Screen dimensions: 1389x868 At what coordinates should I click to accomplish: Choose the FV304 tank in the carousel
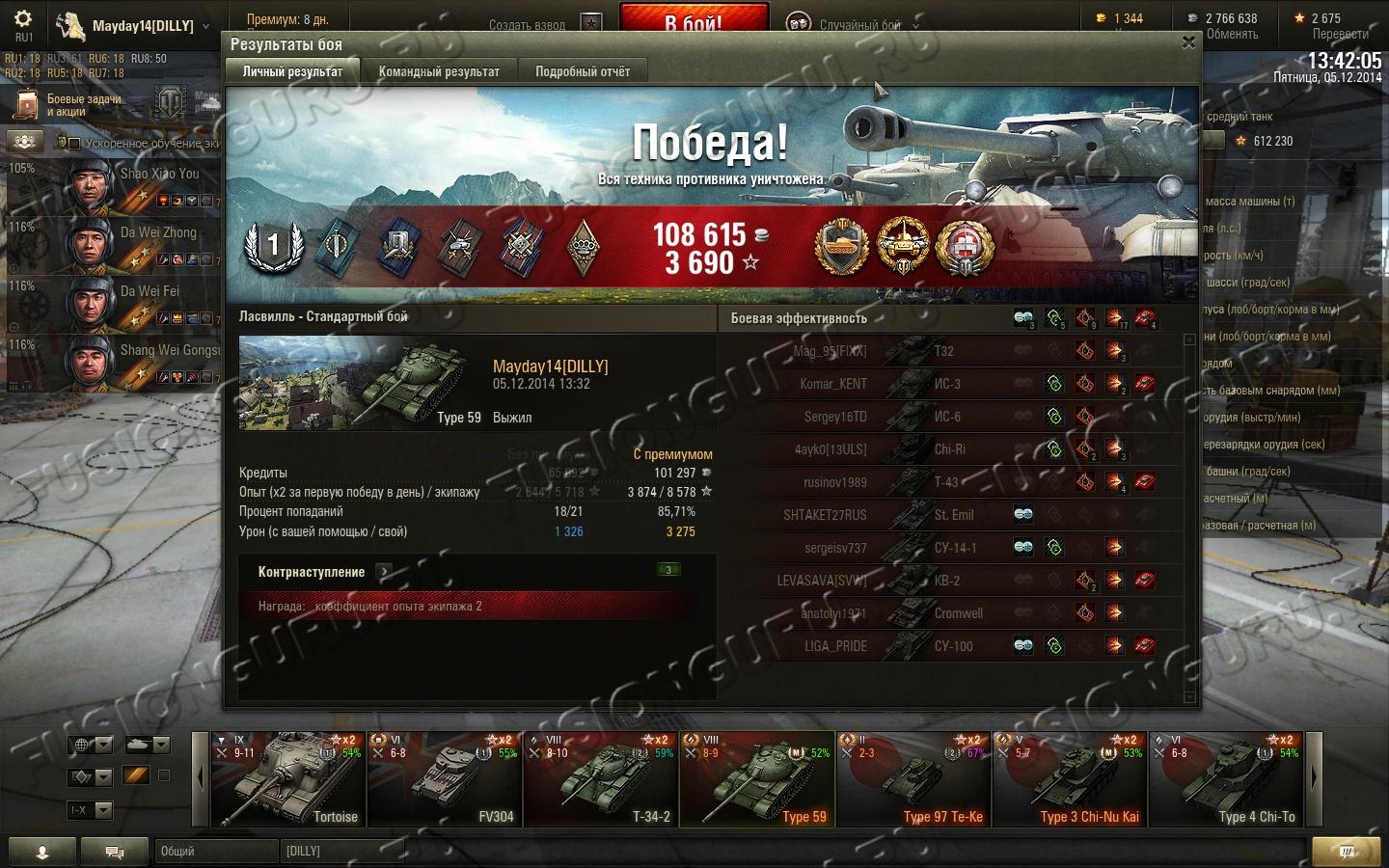(444, 779)
